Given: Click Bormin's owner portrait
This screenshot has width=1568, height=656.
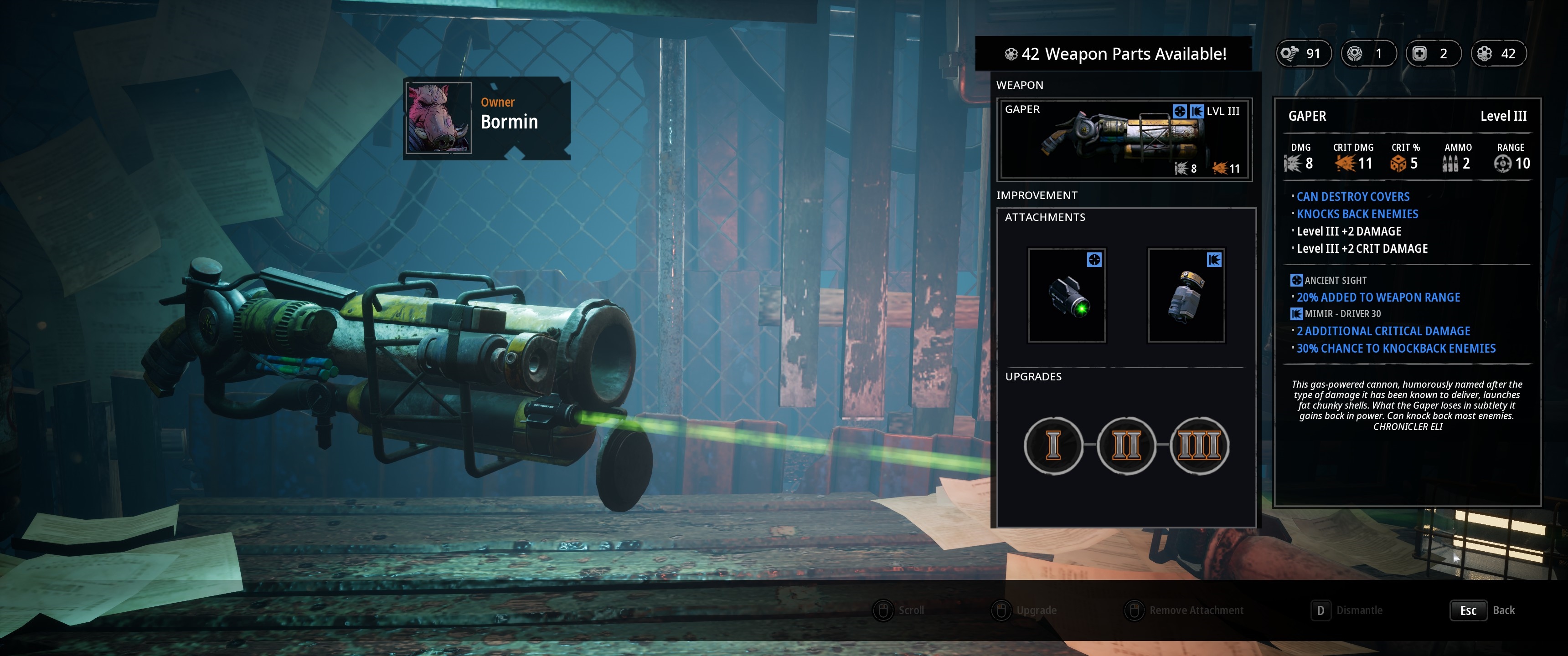Looking at the screenshot, I should [x=438, y=118].
